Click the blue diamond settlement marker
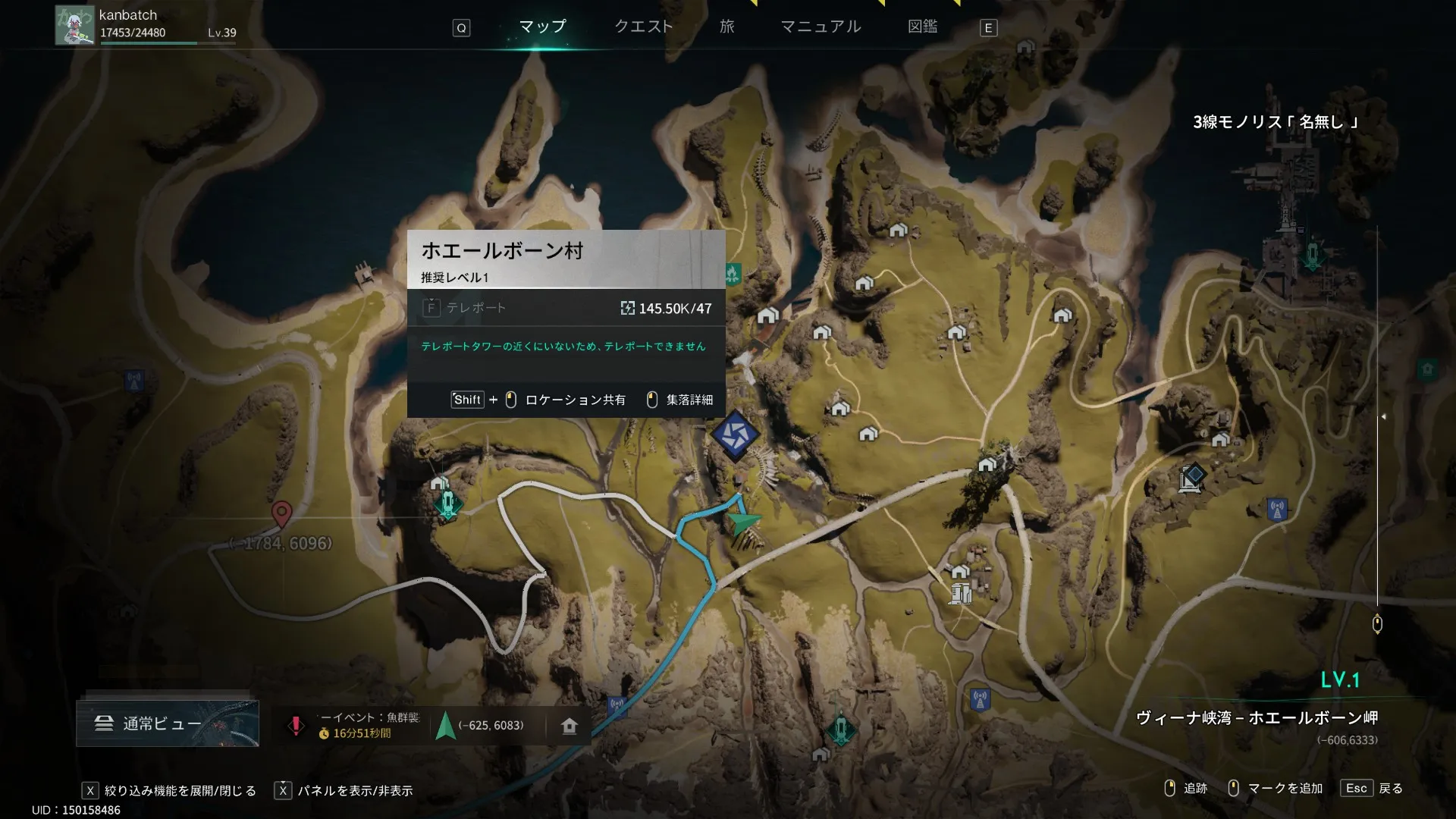 pos(735,435)
